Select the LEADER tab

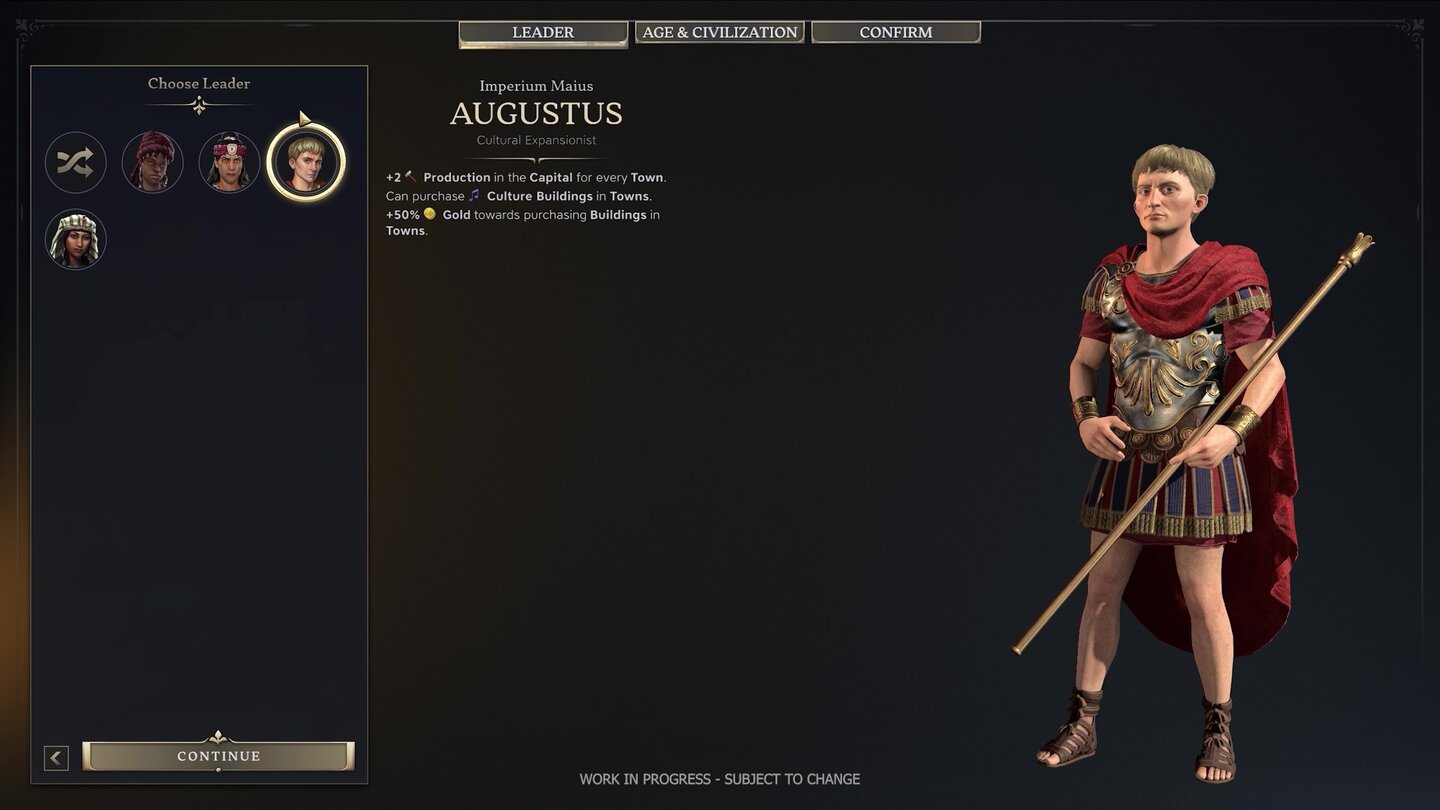542,32
